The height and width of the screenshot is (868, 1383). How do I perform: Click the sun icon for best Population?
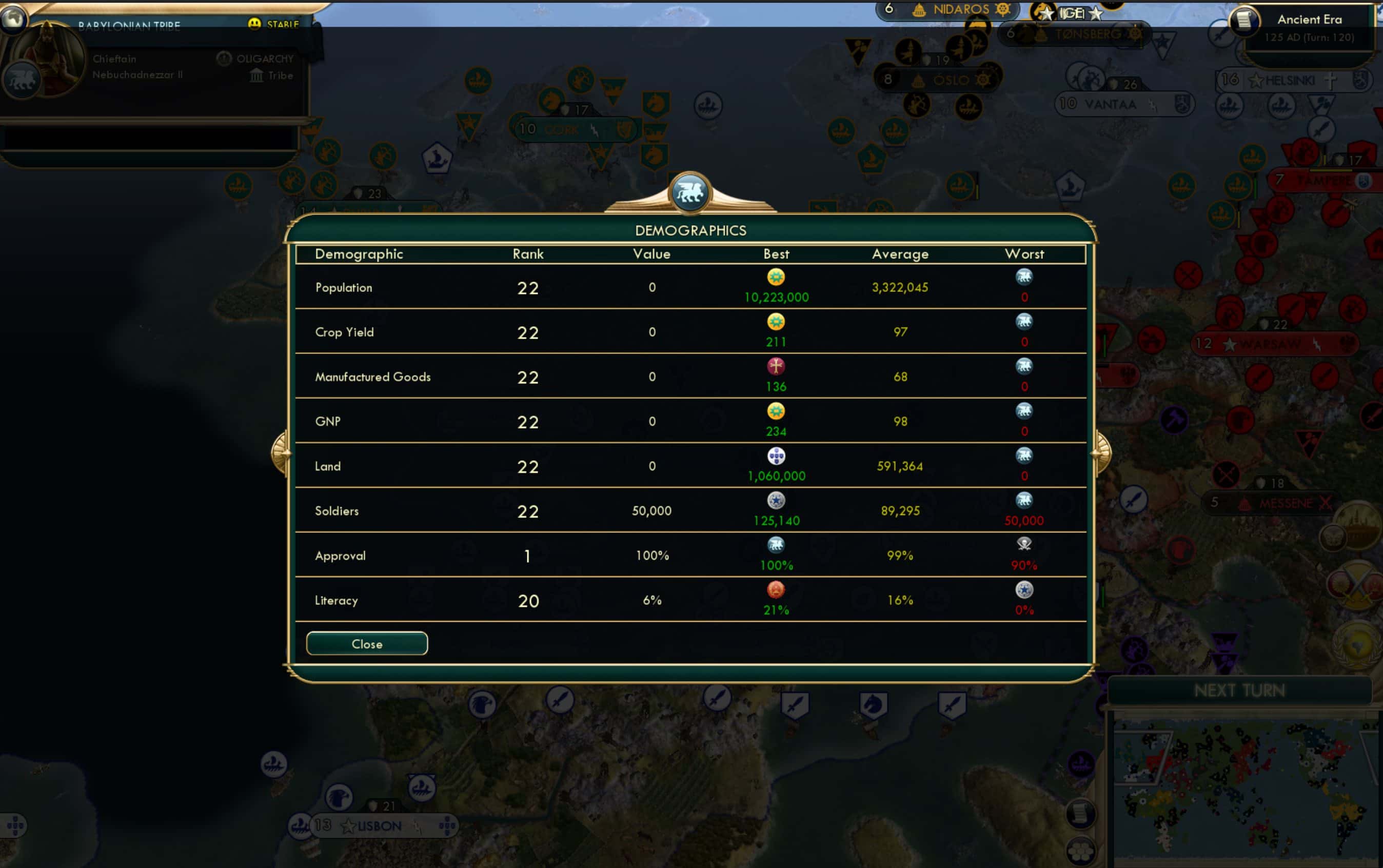click(x=776, y=278)
